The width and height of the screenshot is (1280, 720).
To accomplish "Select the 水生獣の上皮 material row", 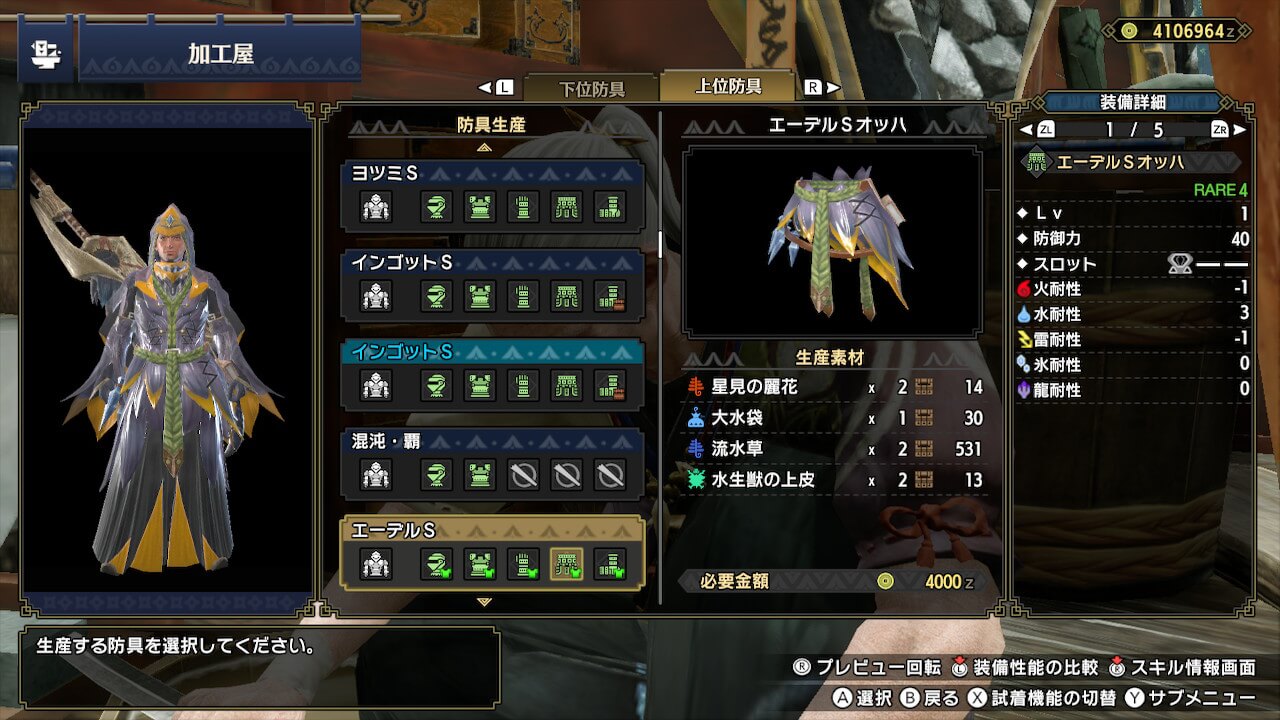I will click(x=835, y=480).
